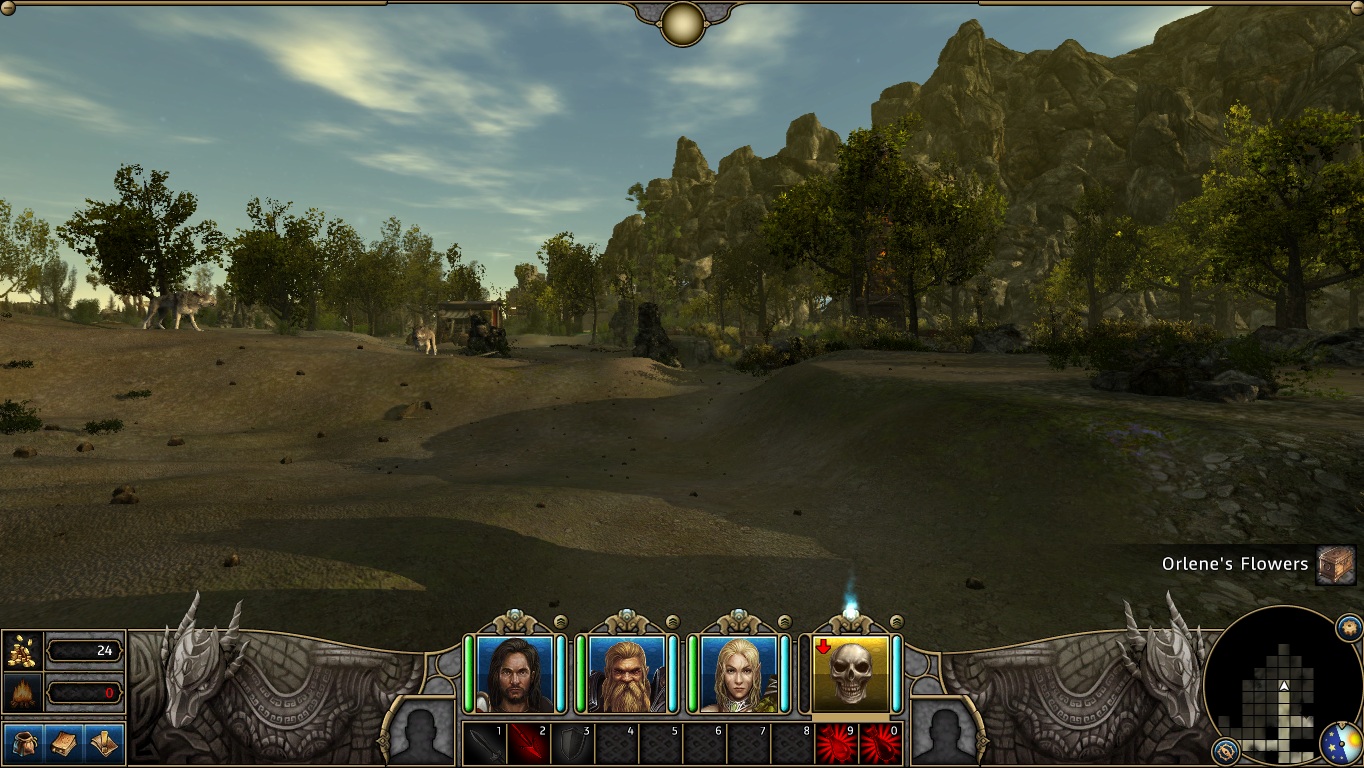
Task: Use the red potion in slot 0
Action: 880,744
